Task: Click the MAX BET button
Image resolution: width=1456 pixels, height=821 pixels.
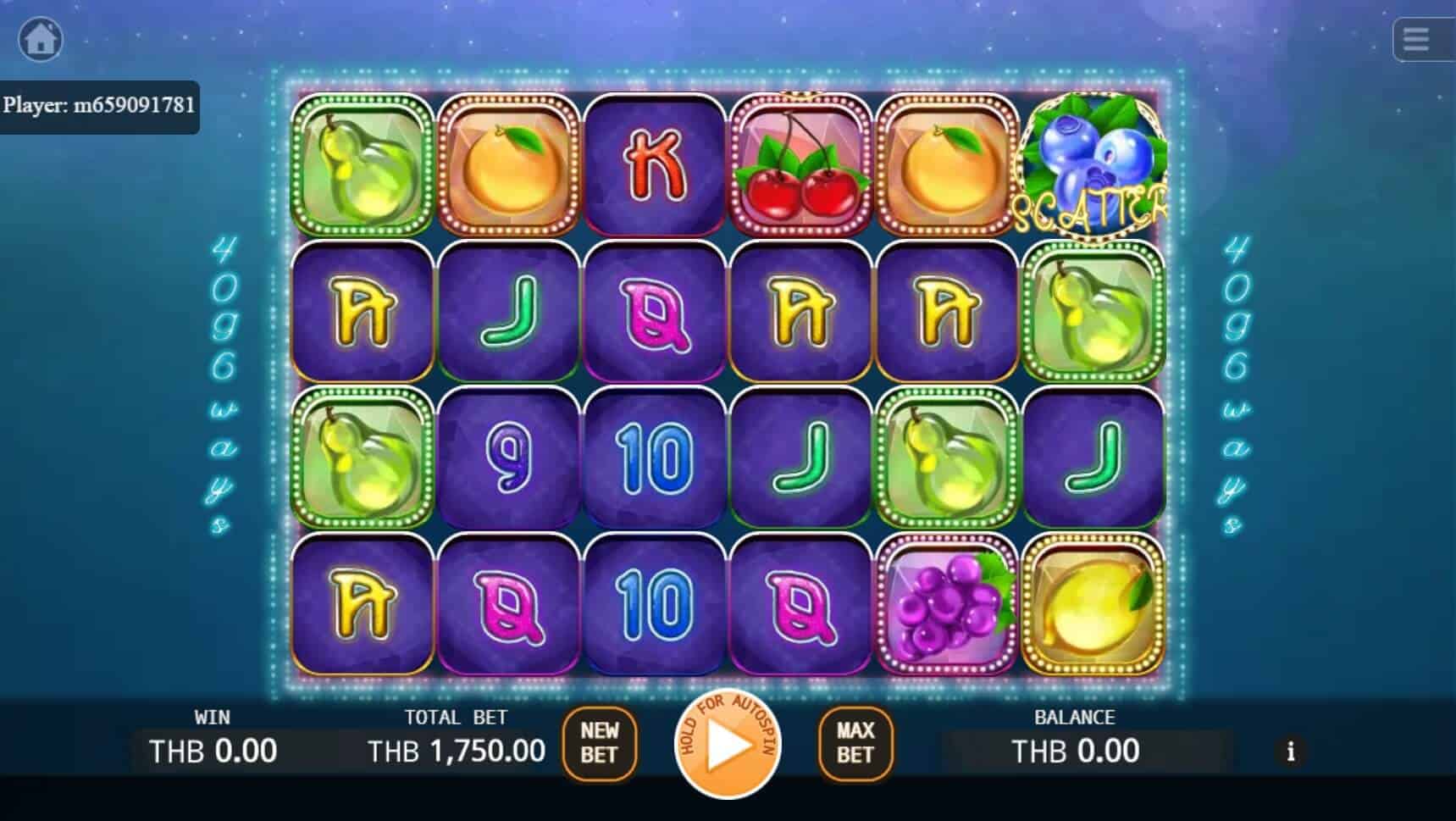Action: (x=854, y=744)
